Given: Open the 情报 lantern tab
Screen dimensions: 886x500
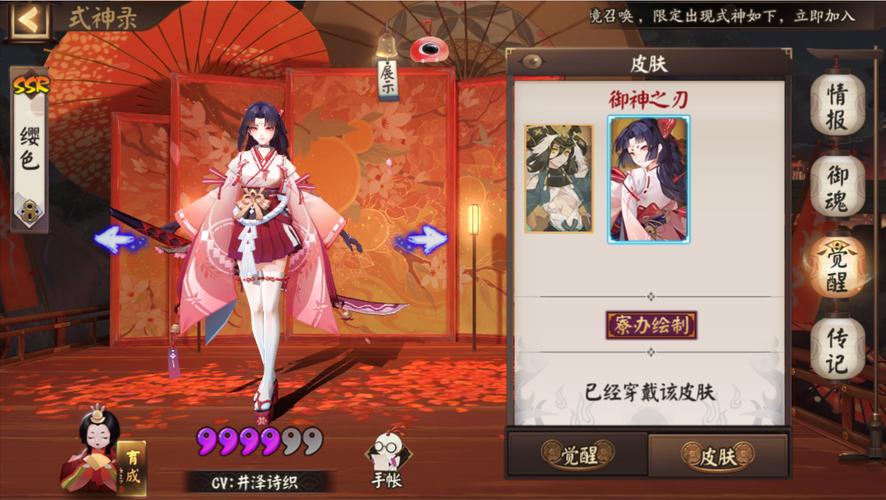Looking at the screenshot, I should [x=837, y=106].
